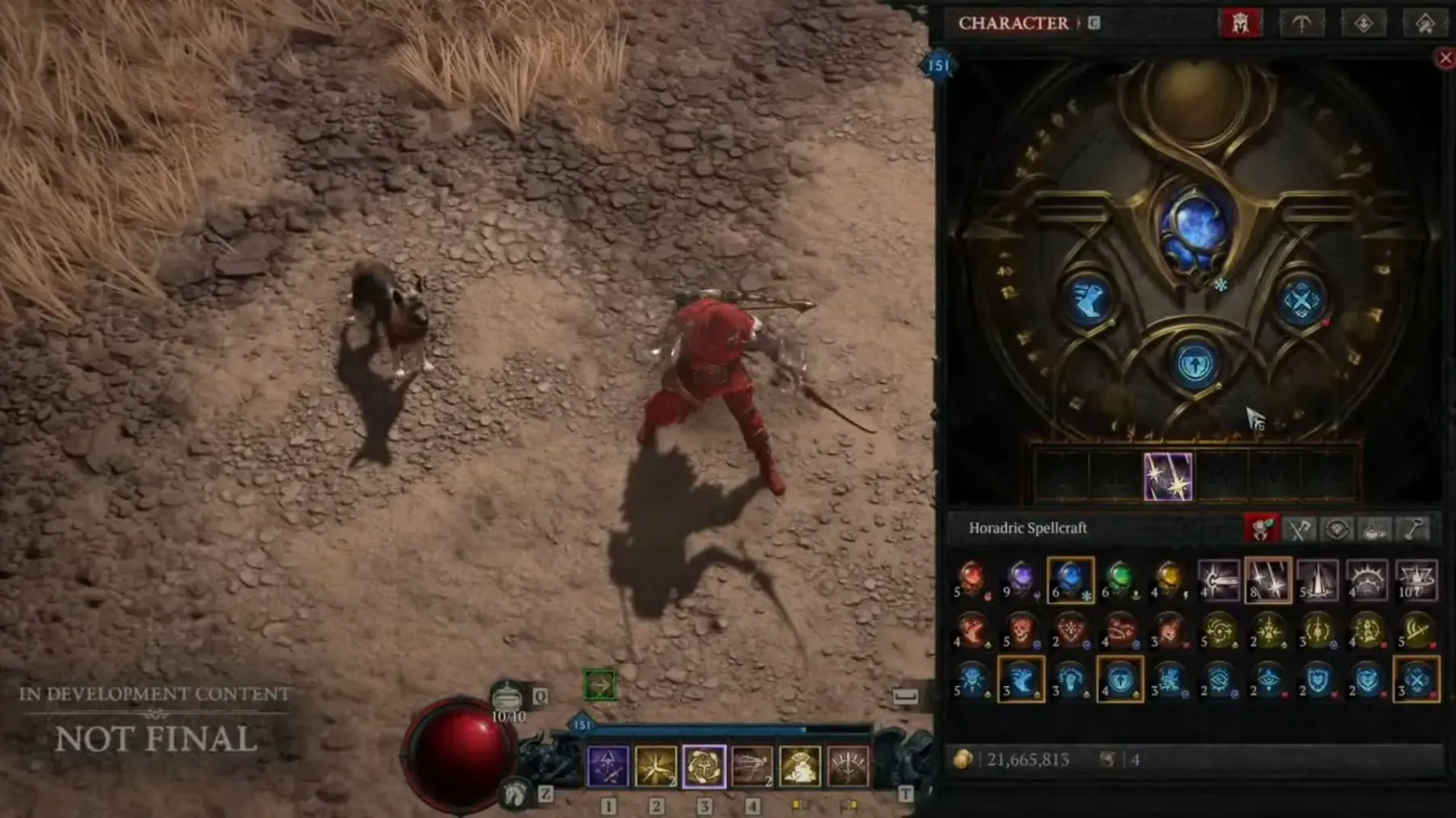Pick the purple infusion orb in inventory
This screenshot has width=1456, height=818.
coord(1021,579)
